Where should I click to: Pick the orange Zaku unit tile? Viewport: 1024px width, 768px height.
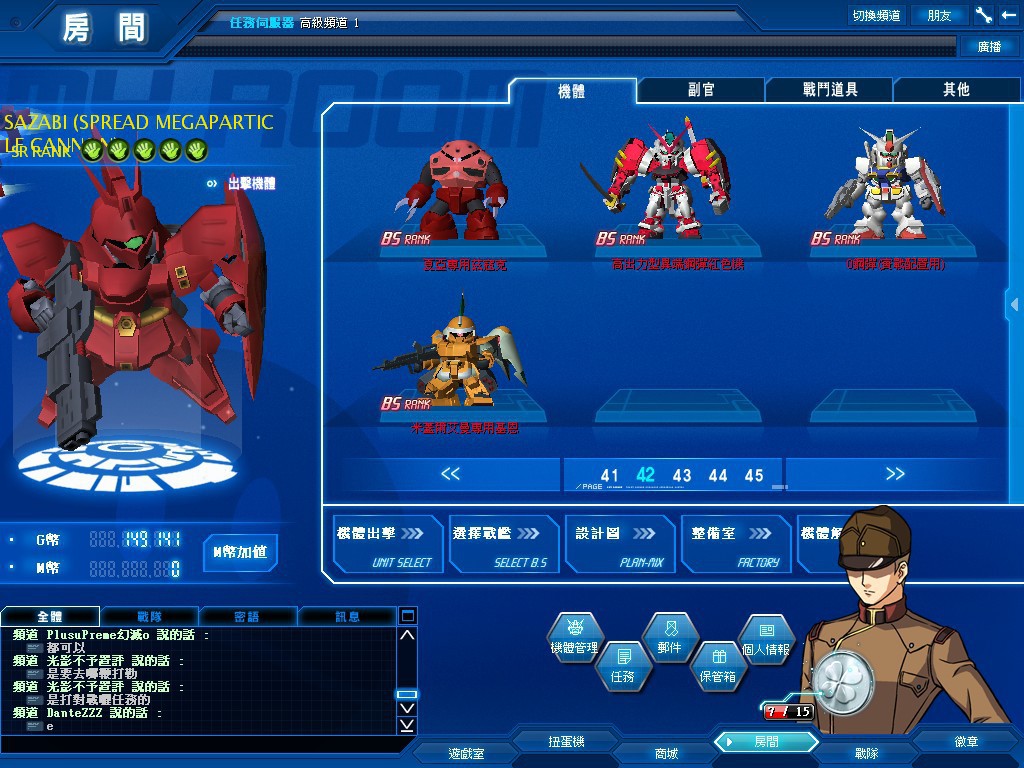coord(450,355)
